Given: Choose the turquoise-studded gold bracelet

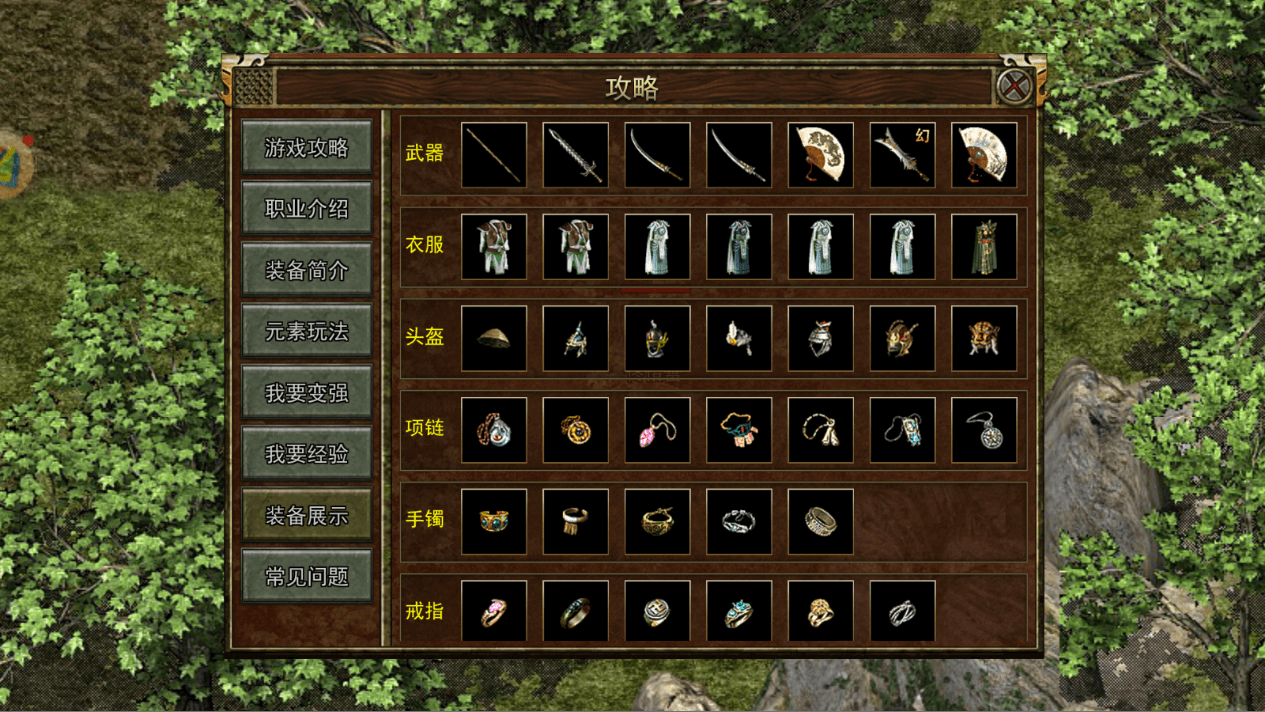Looking at the screenshot, I should [494, 522].
